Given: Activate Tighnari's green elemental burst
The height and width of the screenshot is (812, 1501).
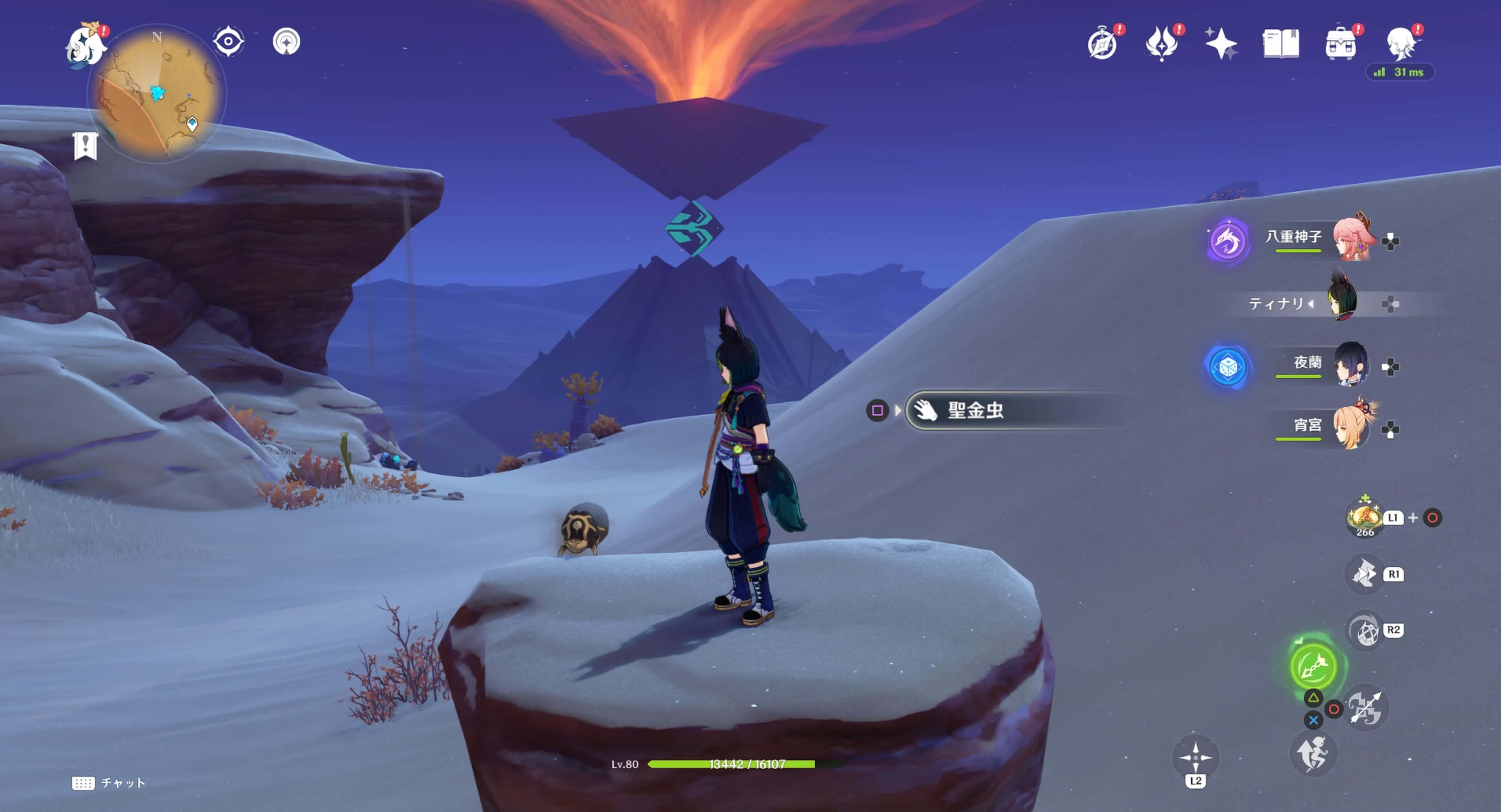Looking at the screenshot, I should [1313, 666].
